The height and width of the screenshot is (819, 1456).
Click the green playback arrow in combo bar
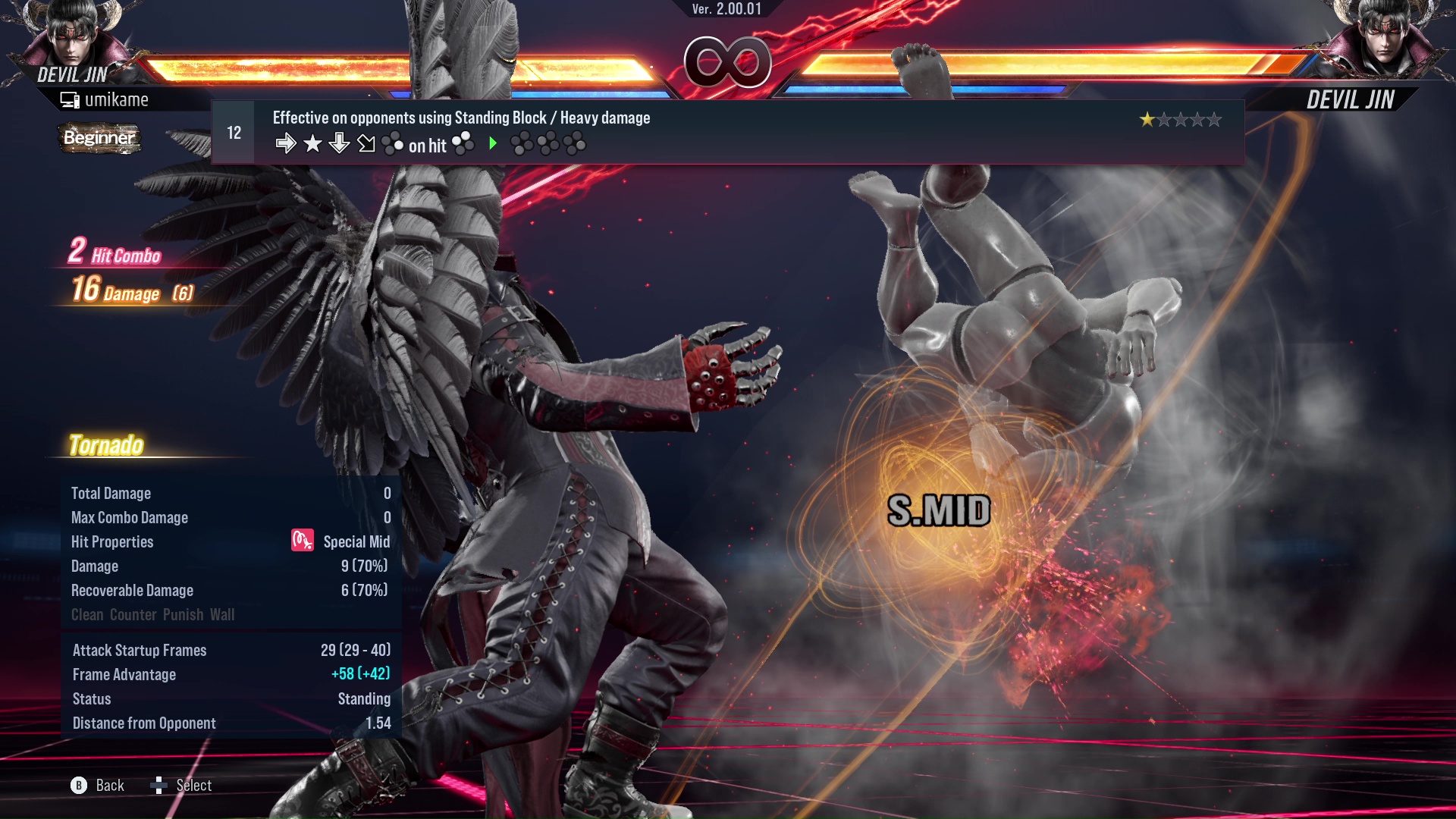tap(492, 144)
